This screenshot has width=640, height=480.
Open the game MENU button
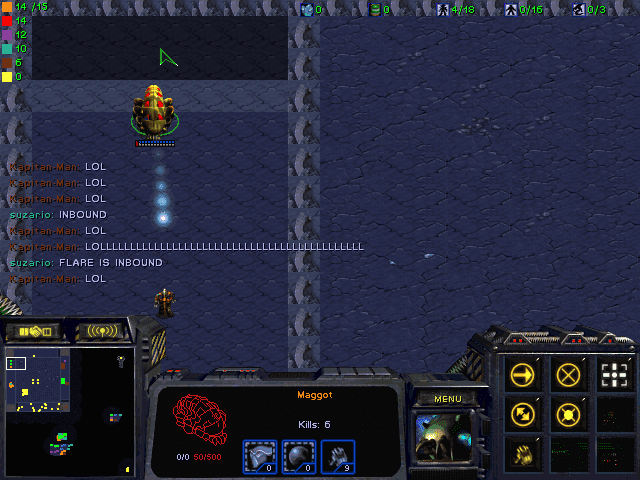[x=447, y=399]
